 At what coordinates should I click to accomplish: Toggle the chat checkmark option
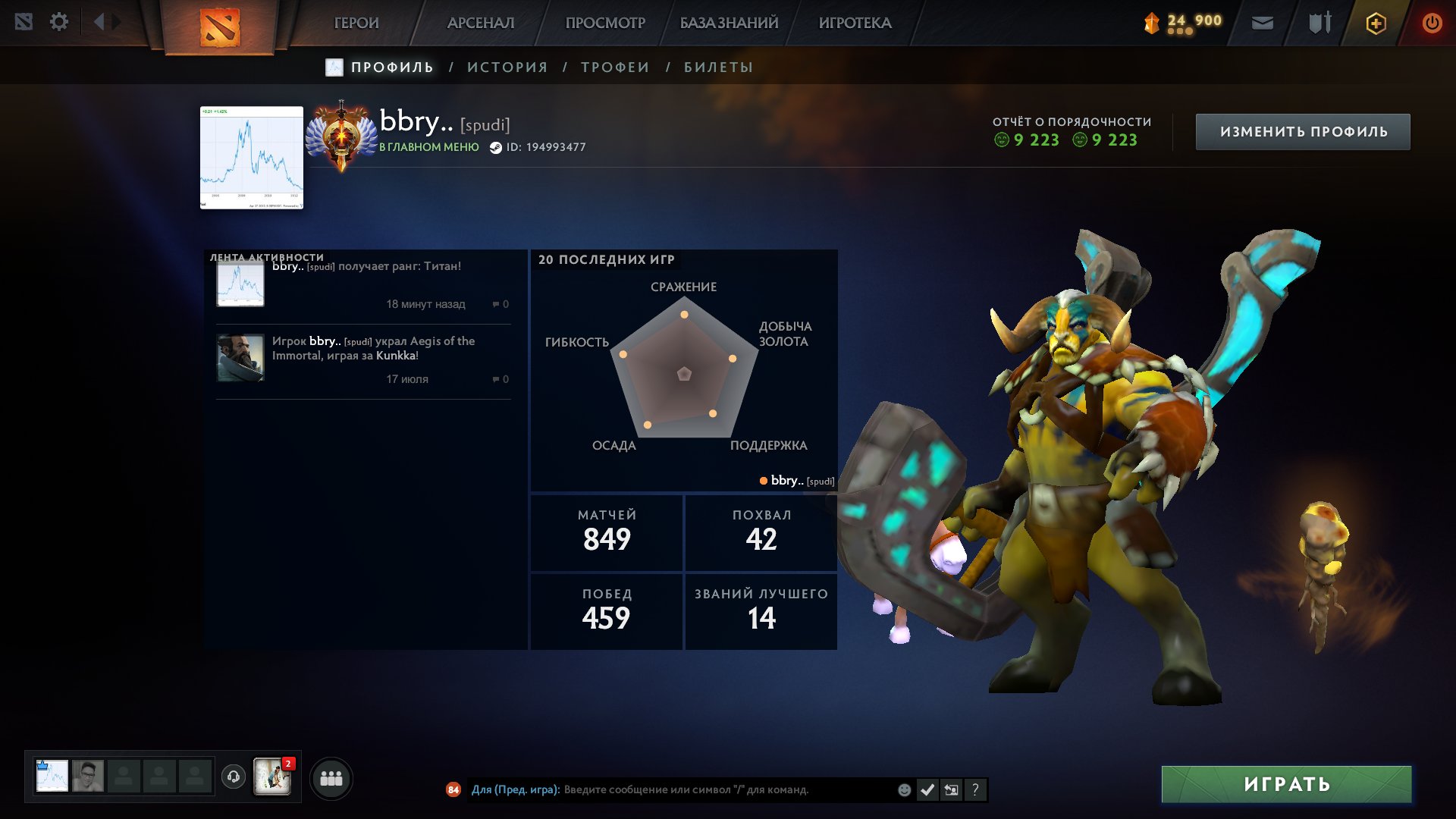[927, 789]
